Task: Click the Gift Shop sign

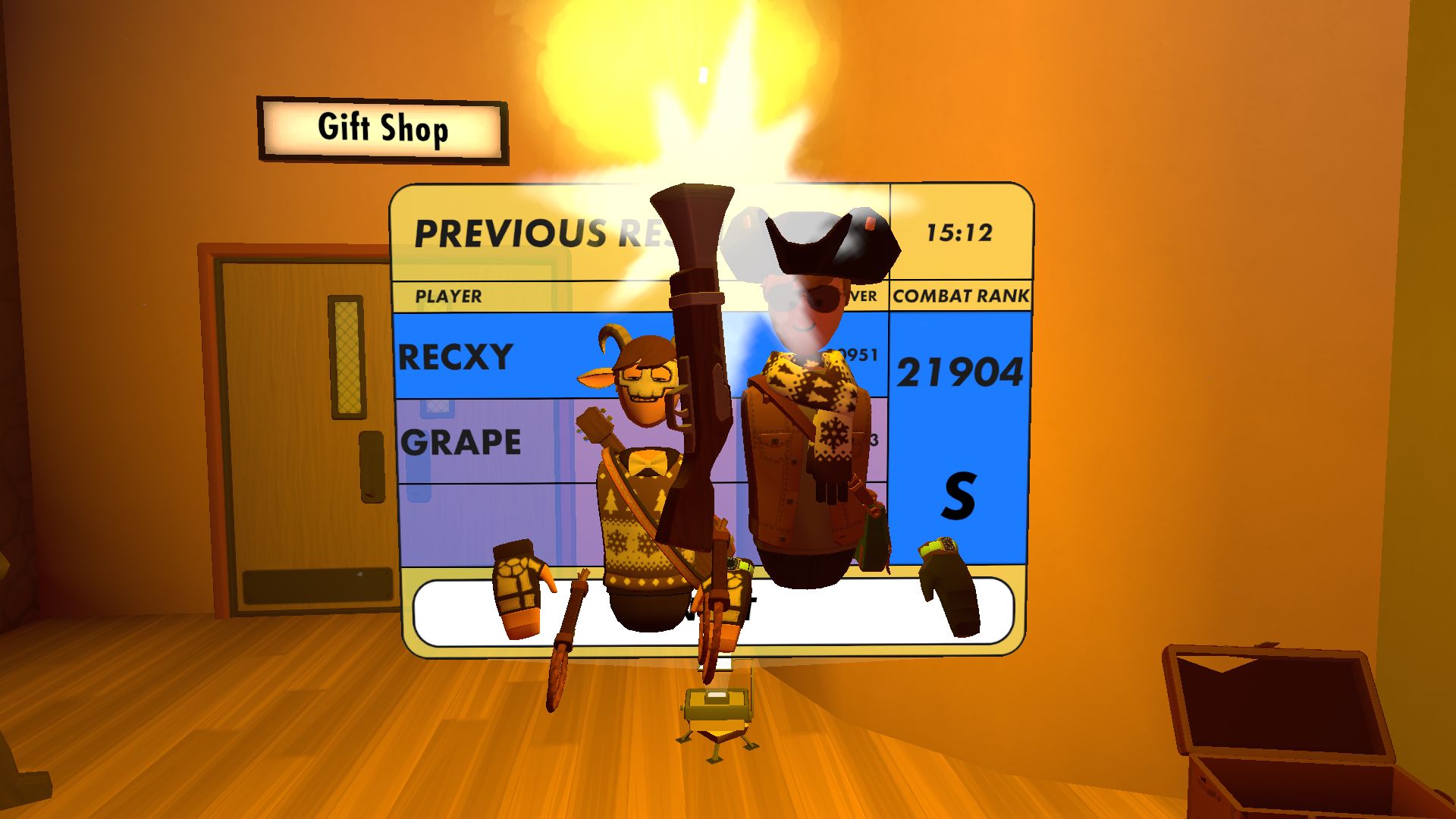Action: pyautogui.click(x=381, y=129)
